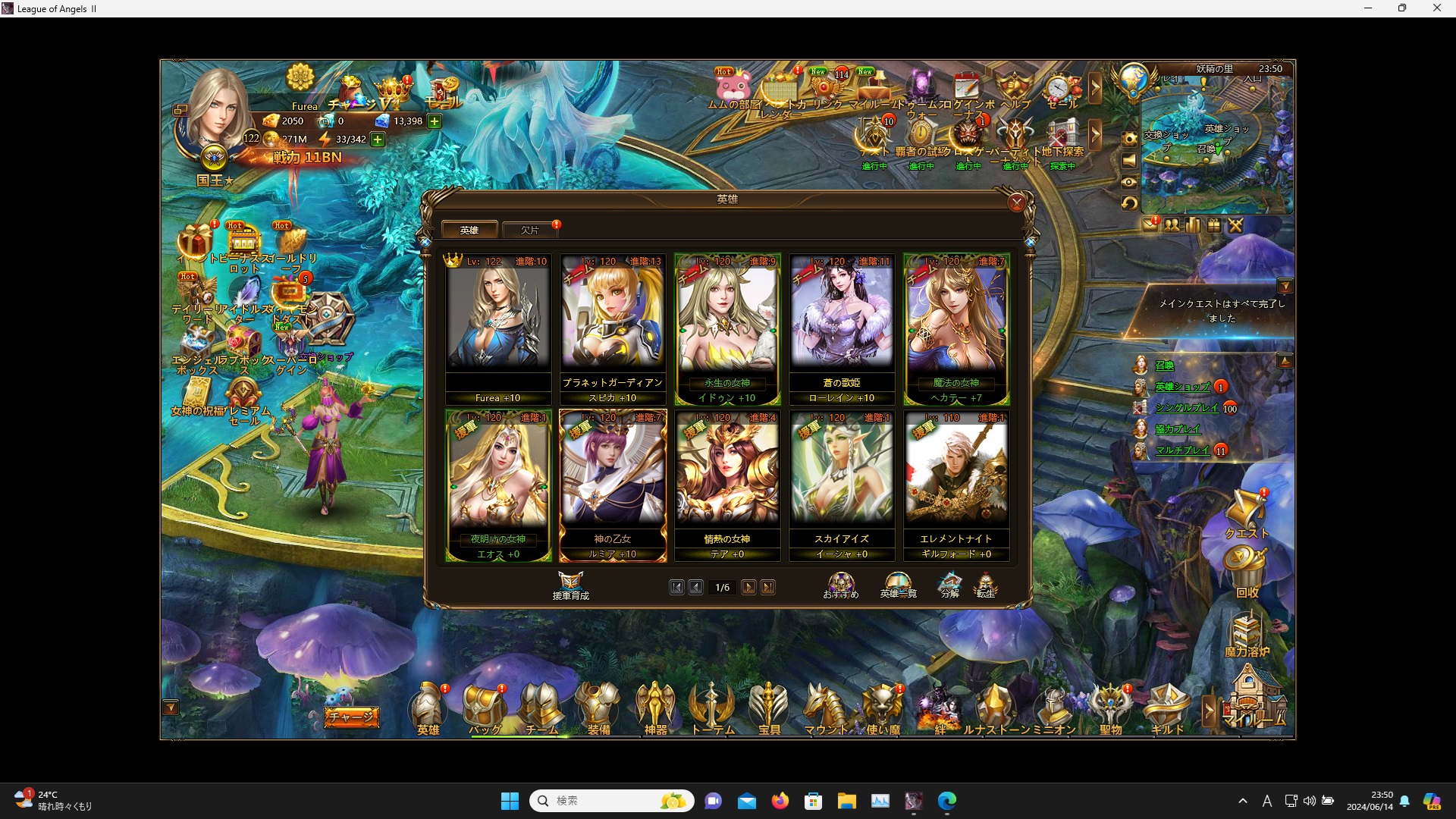Open 援軍育成 reinforcement training
Viewport: 1456px width, 819px height.
click(x=570, y=585)
